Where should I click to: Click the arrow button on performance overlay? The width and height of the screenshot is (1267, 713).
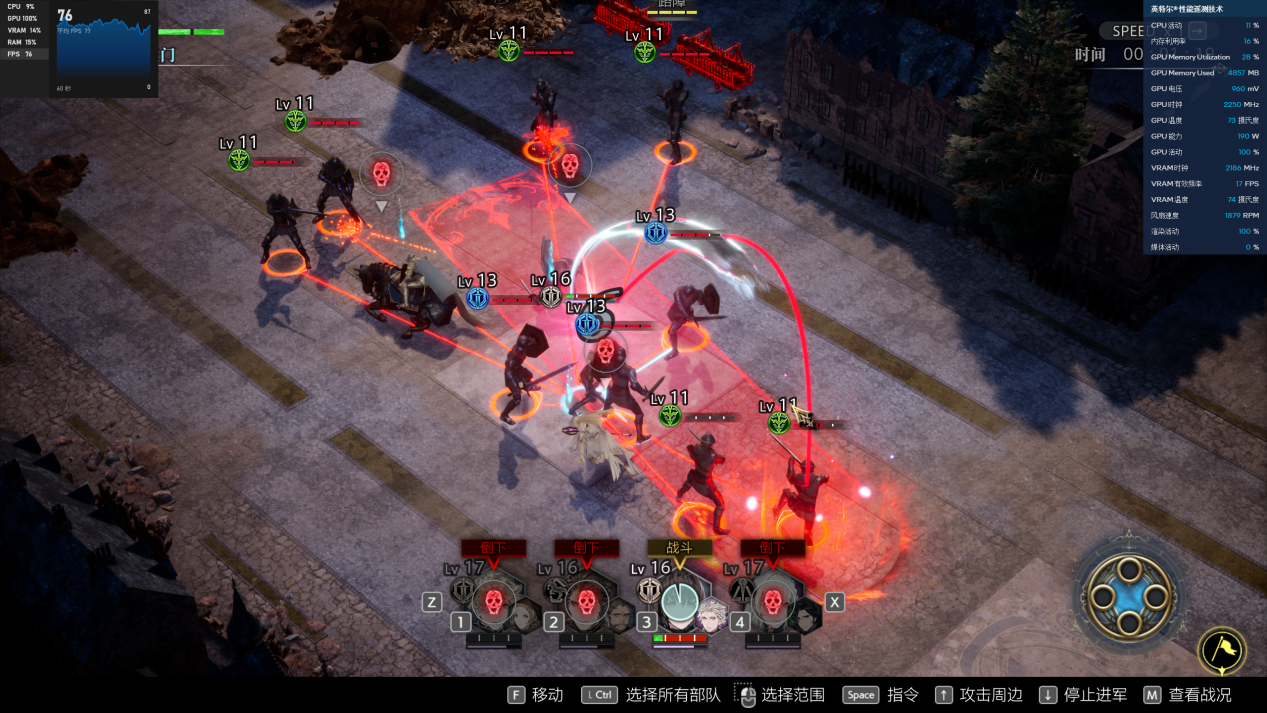[1196, 30]
